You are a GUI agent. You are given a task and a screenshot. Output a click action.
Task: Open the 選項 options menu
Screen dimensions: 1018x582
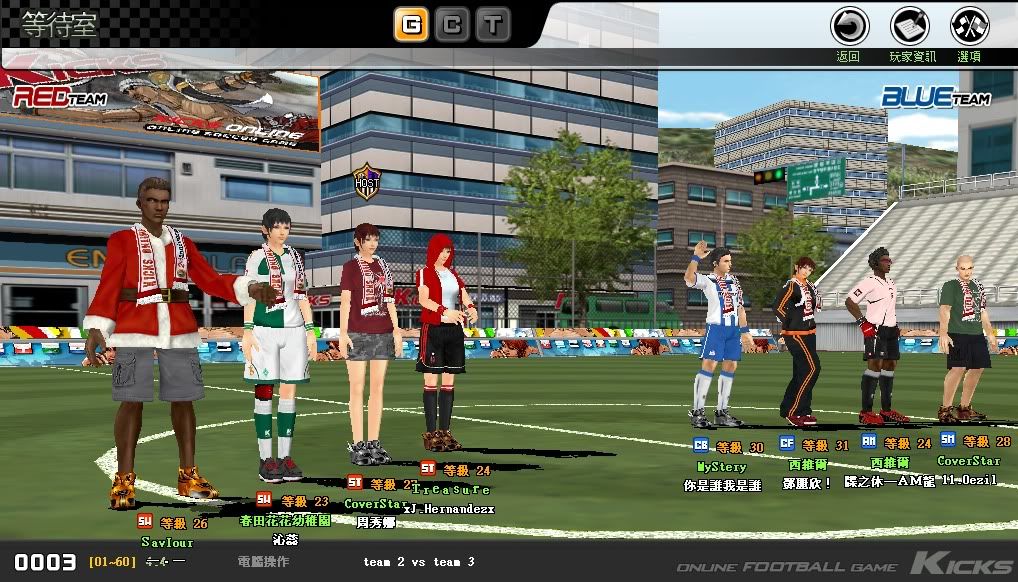coord(969,26)
